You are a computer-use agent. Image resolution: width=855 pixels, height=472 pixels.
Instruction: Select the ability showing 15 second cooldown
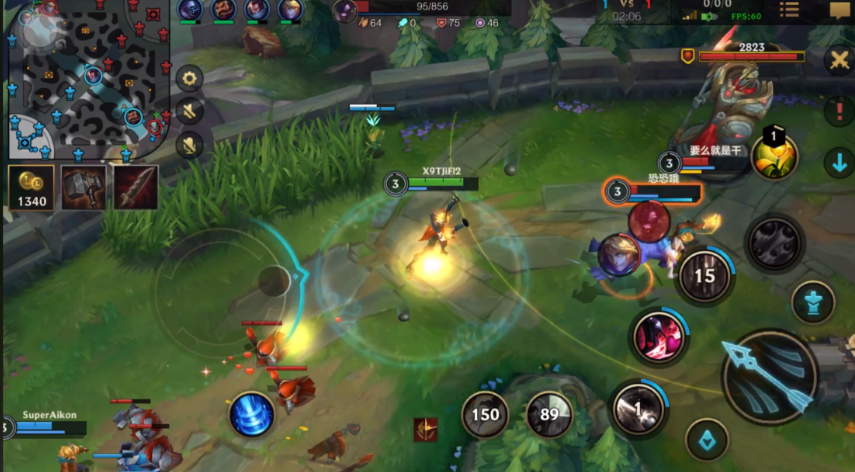(705, 276)
